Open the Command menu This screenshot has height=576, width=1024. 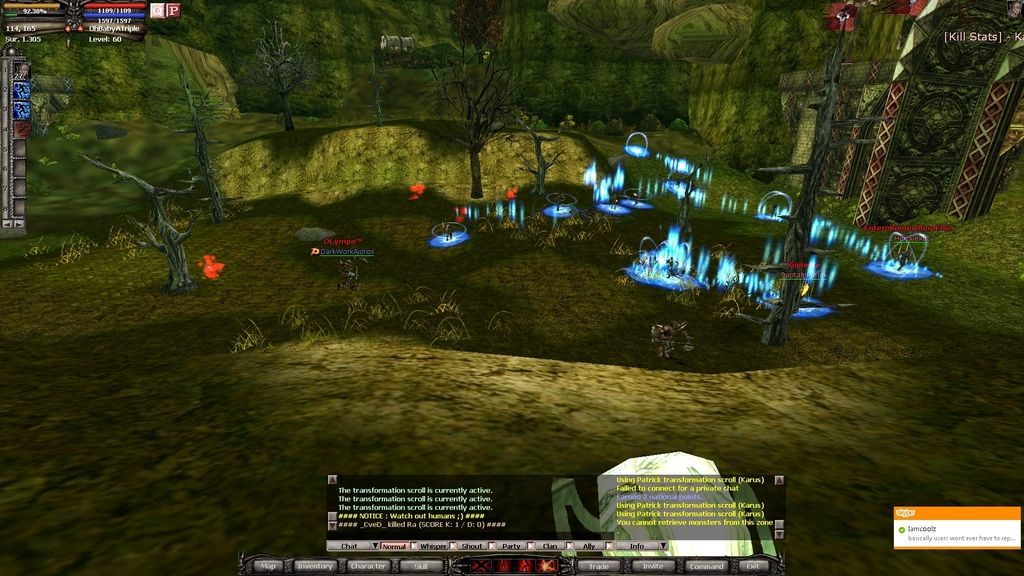click(x=706, y=566)
